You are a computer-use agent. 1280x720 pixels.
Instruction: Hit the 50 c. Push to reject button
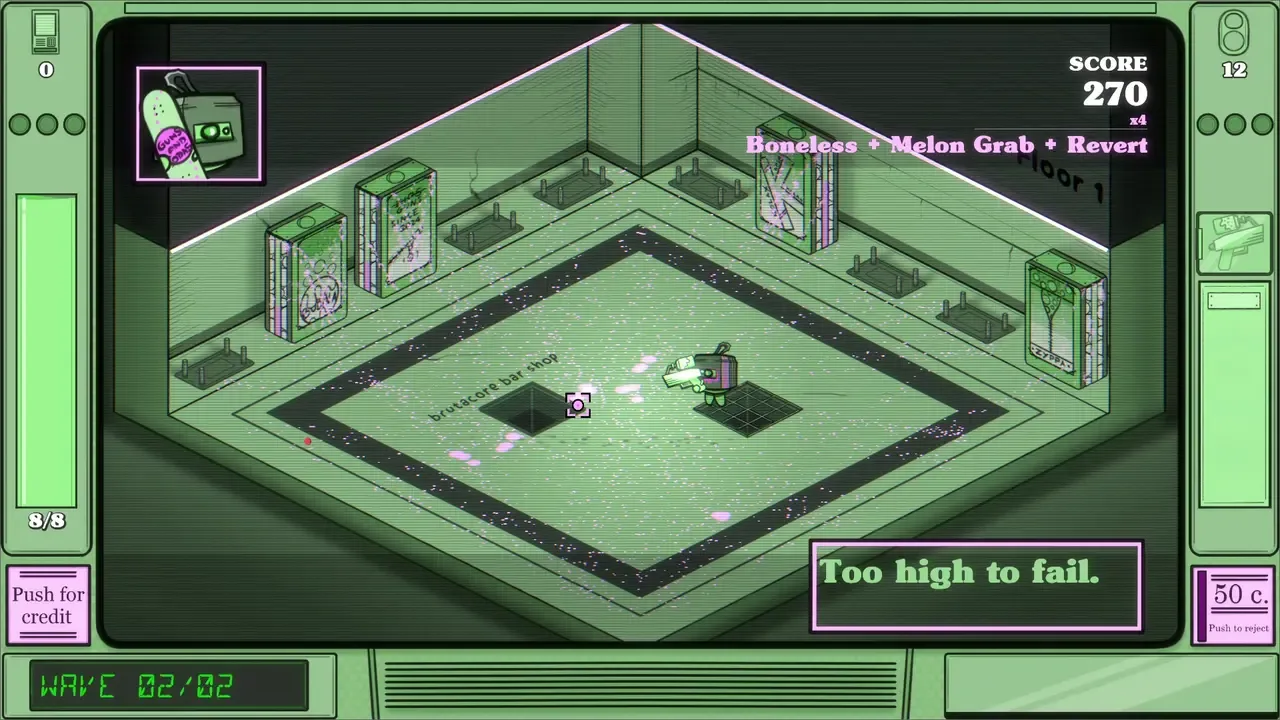point(1238,604)
